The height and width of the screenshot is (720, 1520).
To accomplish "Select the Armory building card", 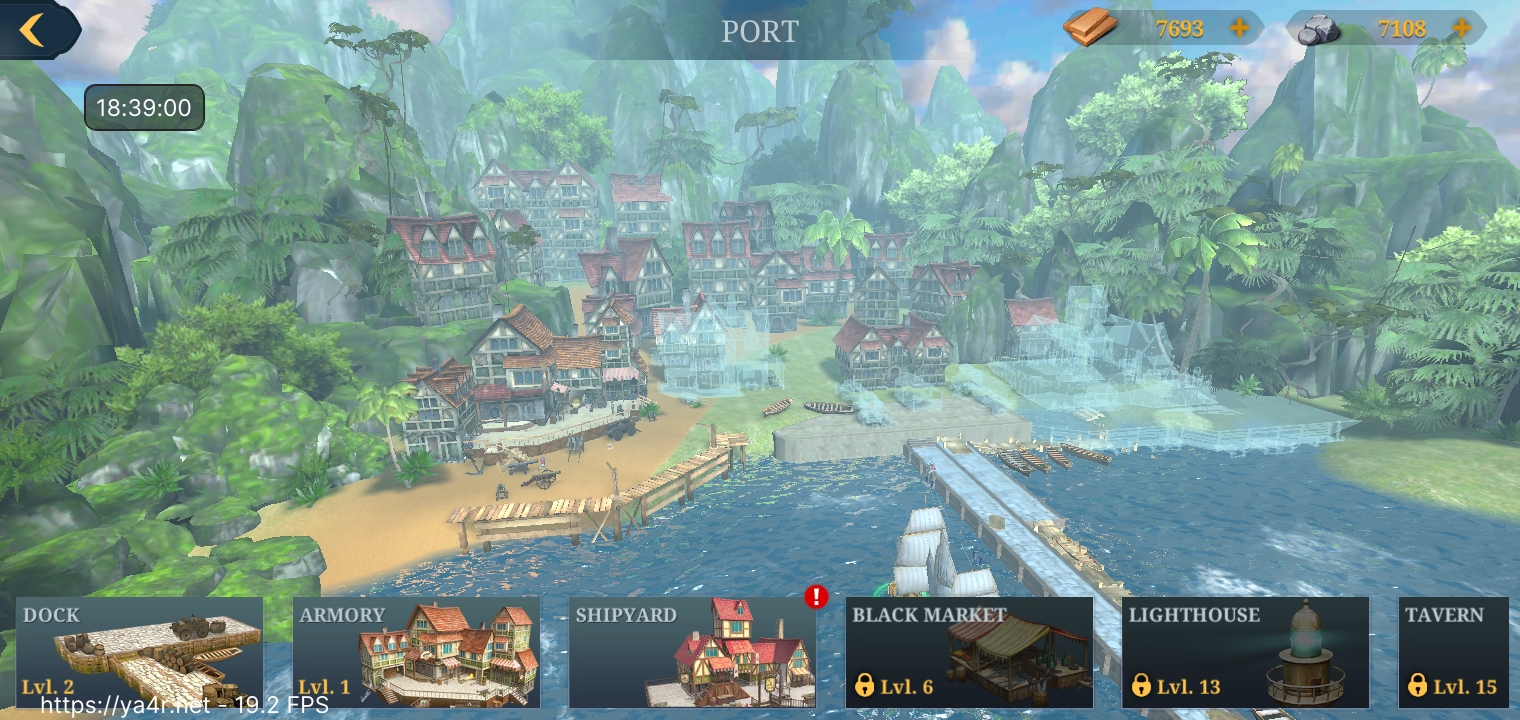I will click(416, 652).
